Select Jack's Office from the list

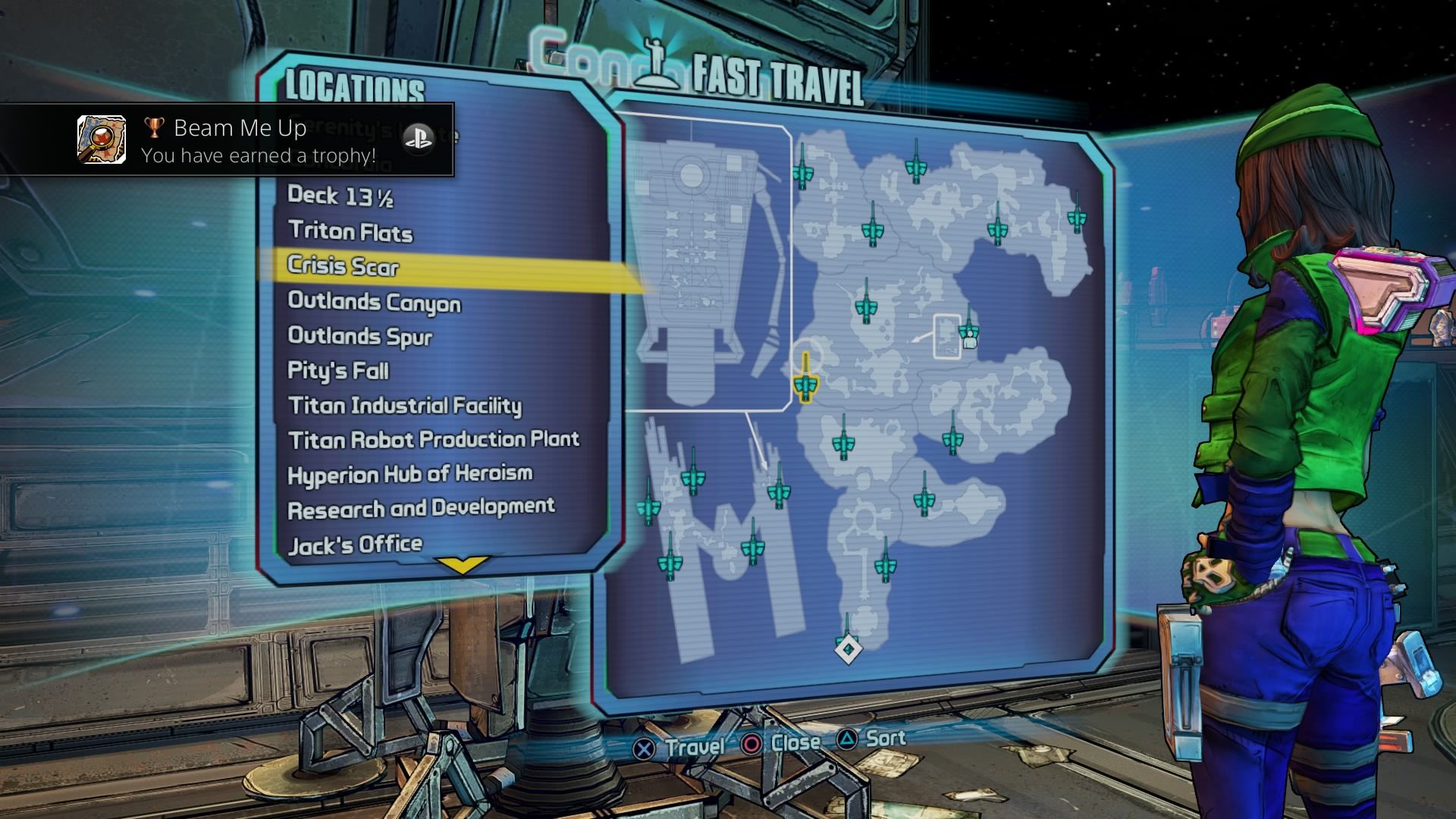(355, 544)
